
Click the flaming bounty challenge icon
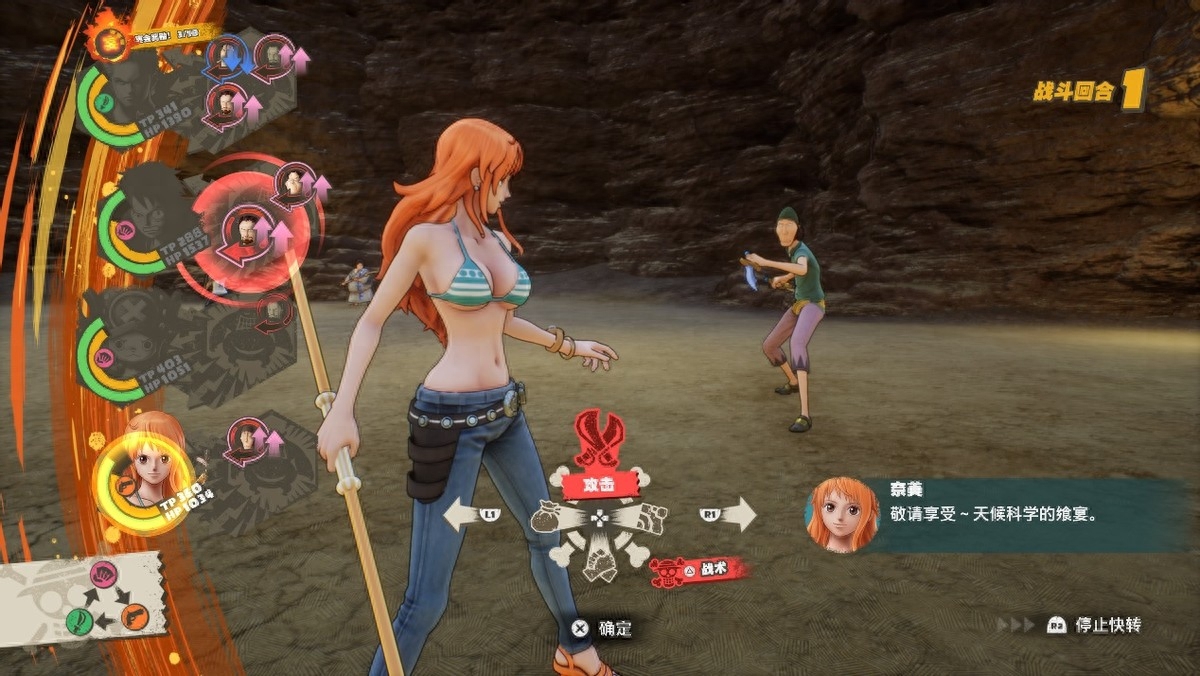(107, 40)
